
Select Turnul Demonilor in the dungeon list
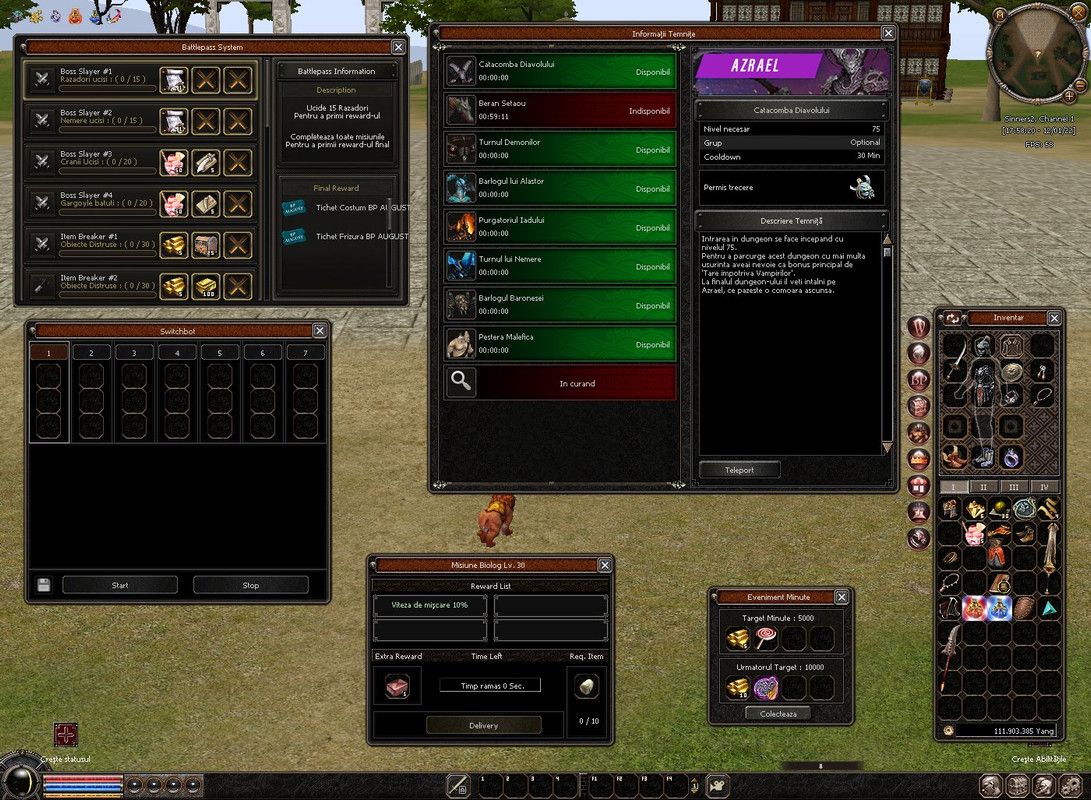[x=560, y=149]
